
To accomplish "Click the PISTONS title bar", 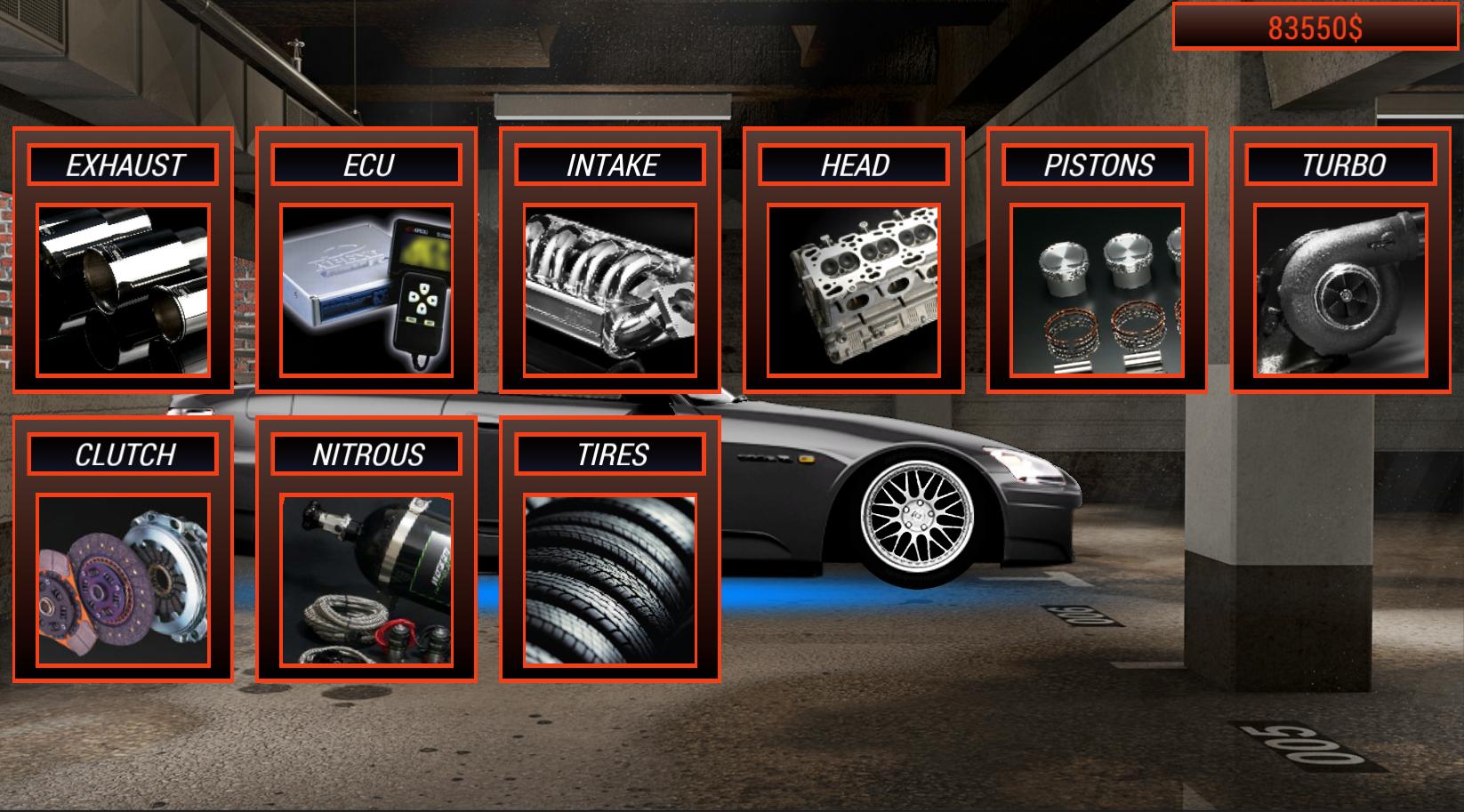I will click(x=1096, y=164).
